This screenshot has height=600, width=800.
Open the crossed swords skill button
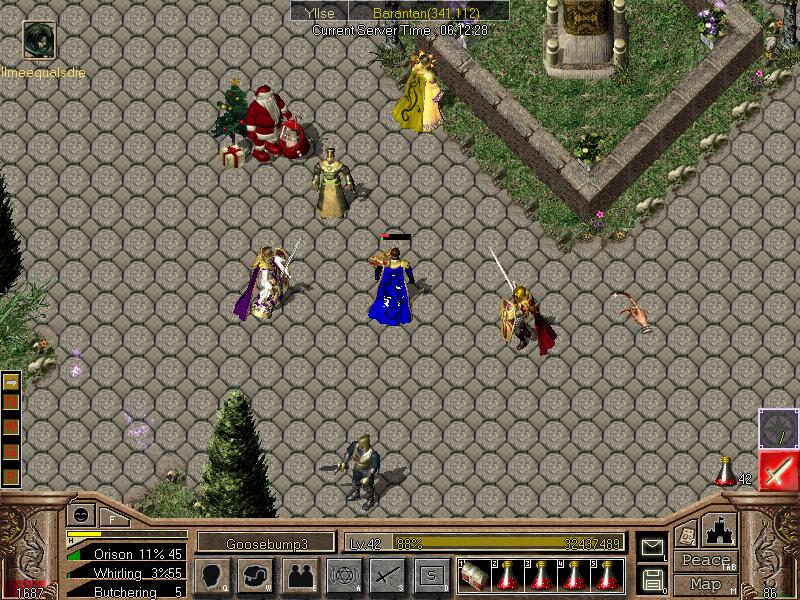click(387, 576)
